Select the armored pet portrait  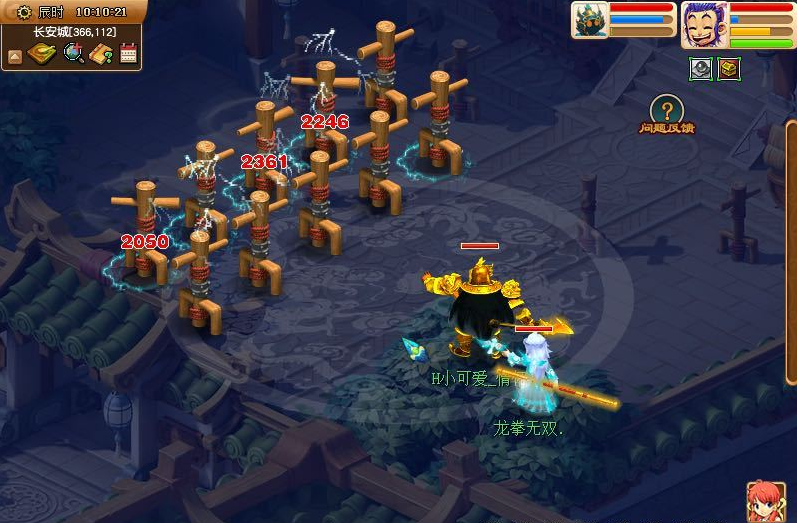[x=589, y=20]
